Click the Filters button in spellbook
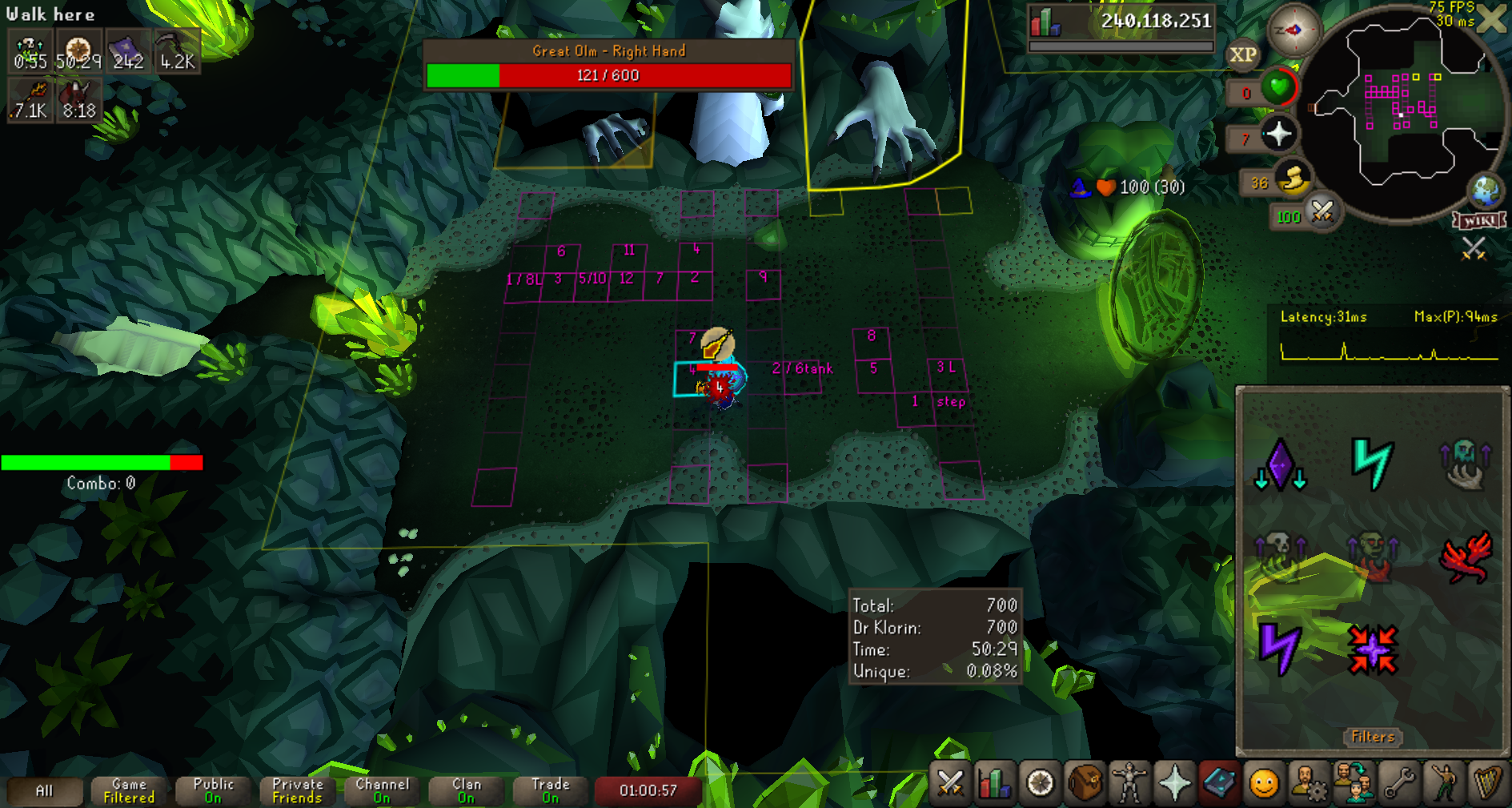This screenshot has height=808, width=1512. pos(1373,737)
